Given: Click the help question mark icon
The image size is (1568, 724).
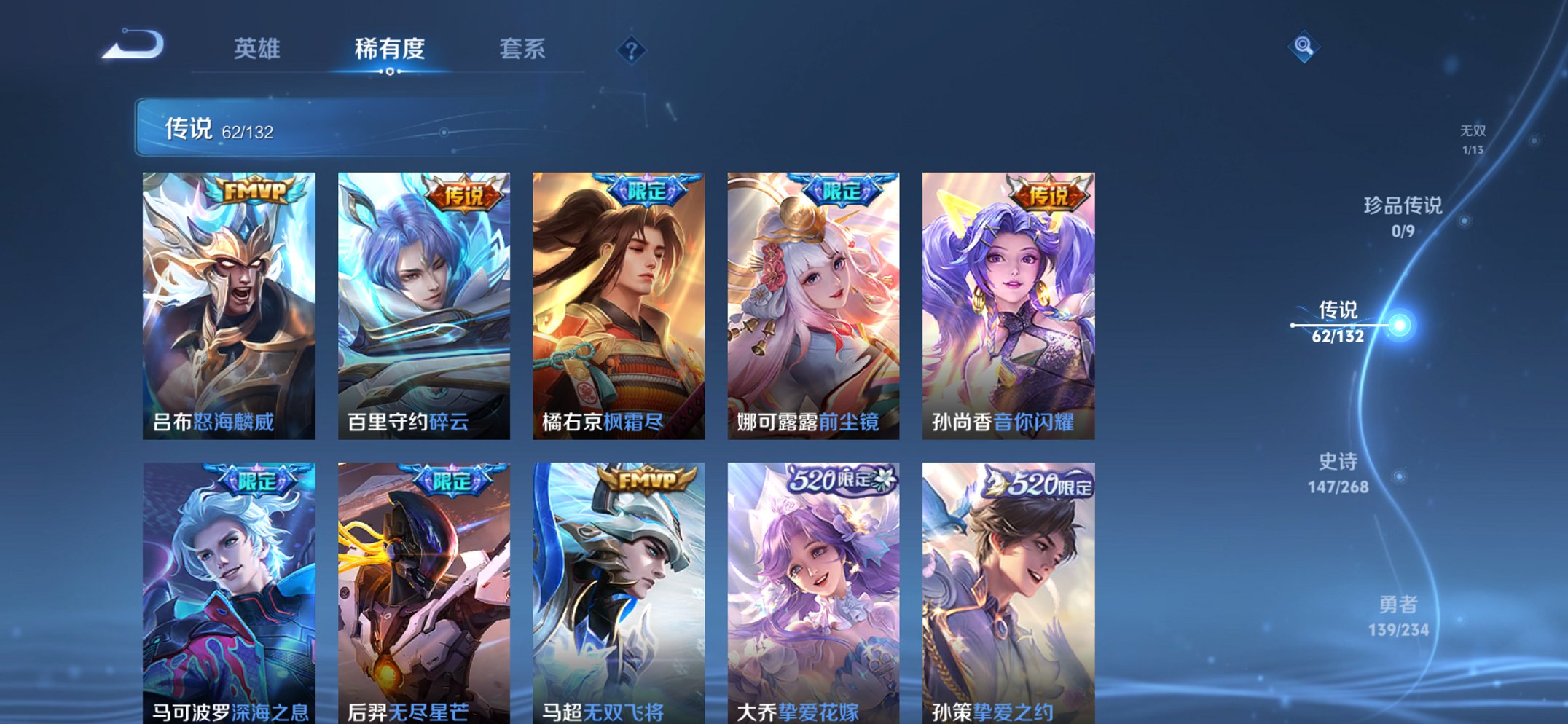Looking at the screenshot, I should (633, 50).
